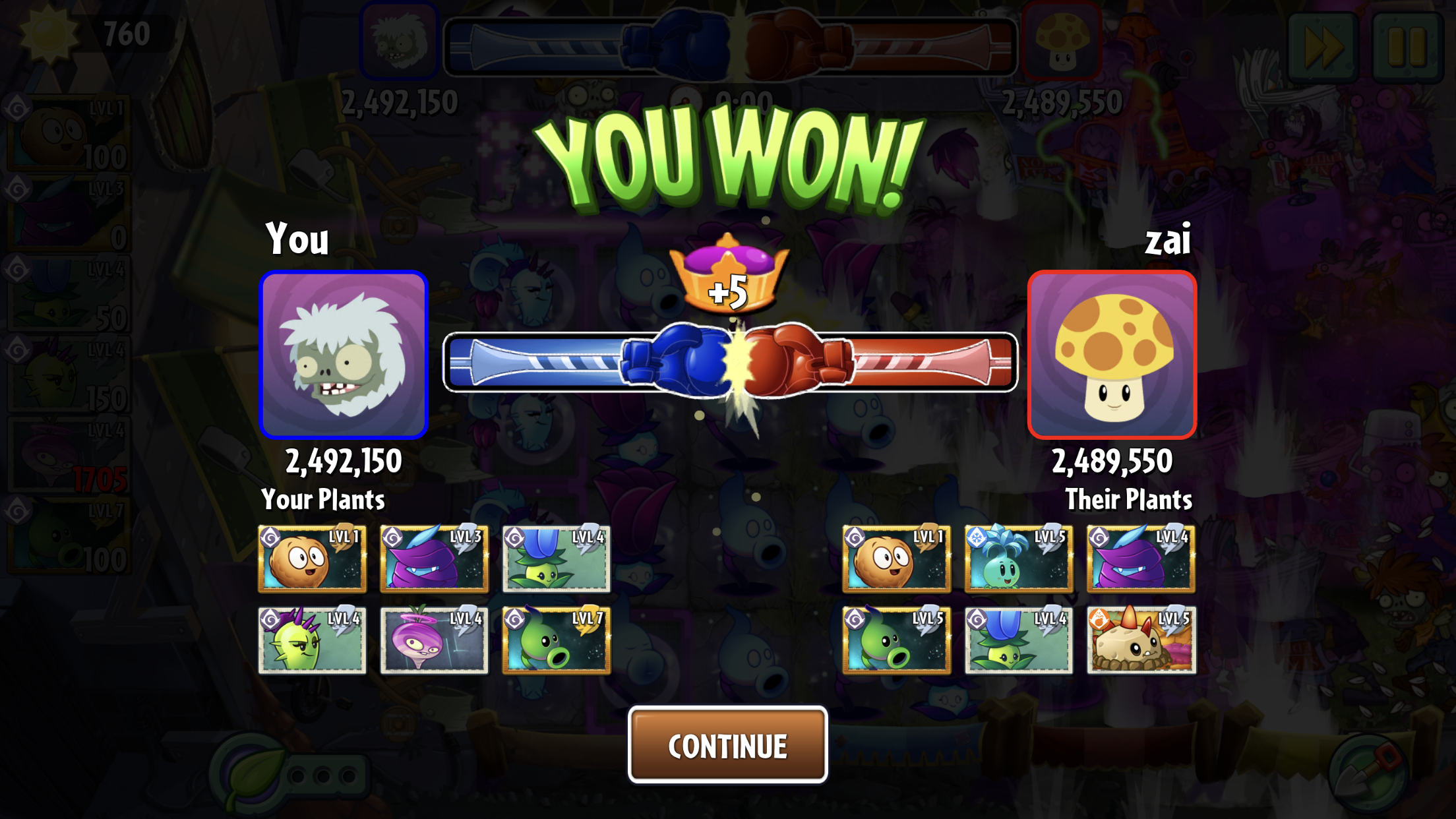The image size is (1456, 819).
Task: Pick your LVL 4 purple onion card
Action: [434, 640]
